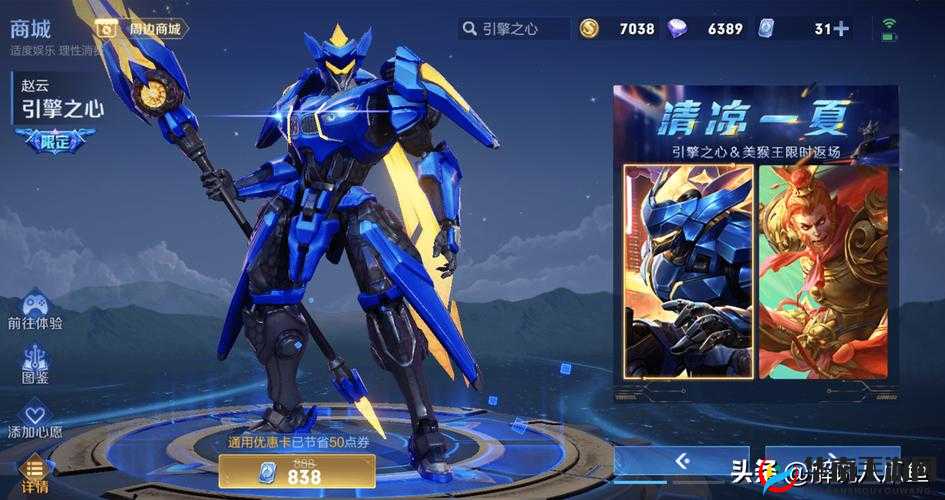Open the 图鉴 gallery
This screenshot has width=945, height=500.
[35, 365]
